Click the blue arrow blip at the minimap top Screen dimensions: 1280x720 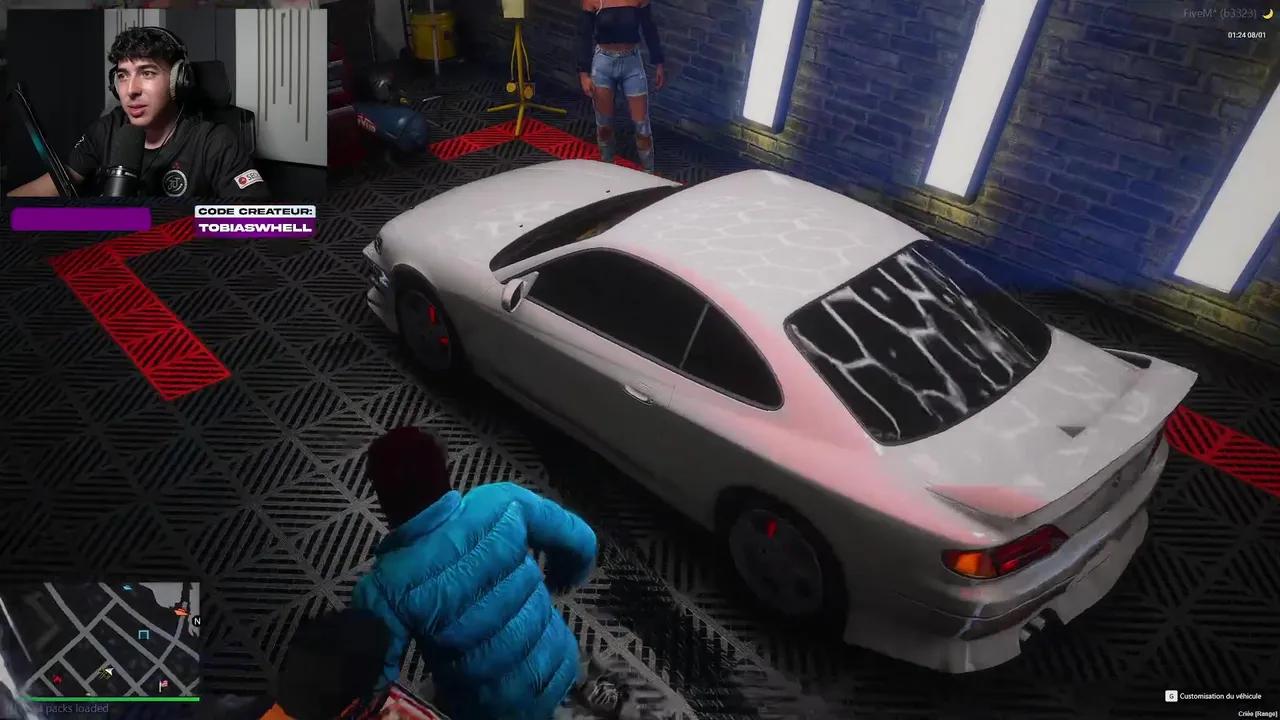128,588
